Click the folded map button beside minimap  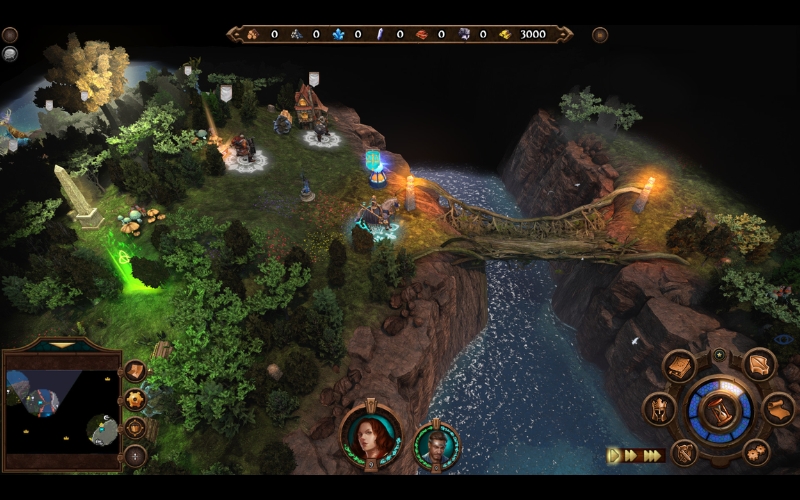pyautogui.click(x=134, y=371)
